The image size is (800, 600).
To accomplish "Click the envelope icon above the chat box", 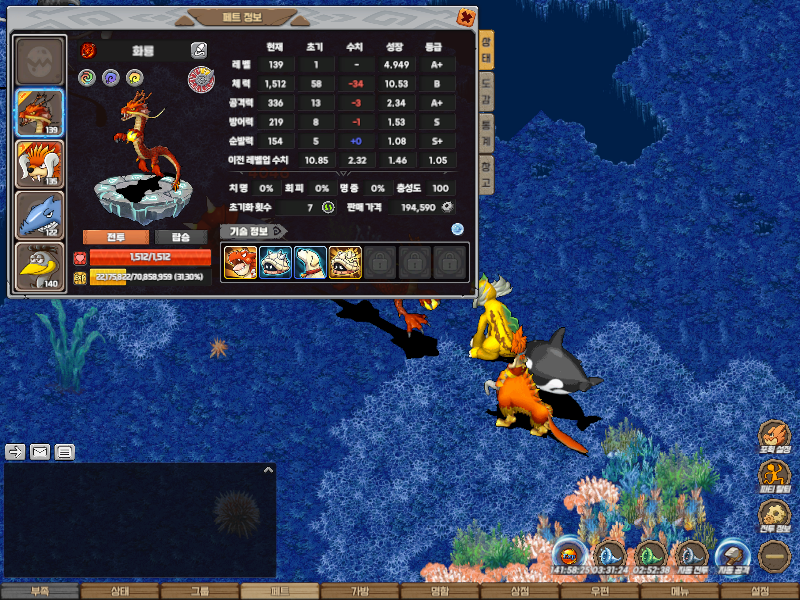I will pyautogui.click(x=40, y=452).
